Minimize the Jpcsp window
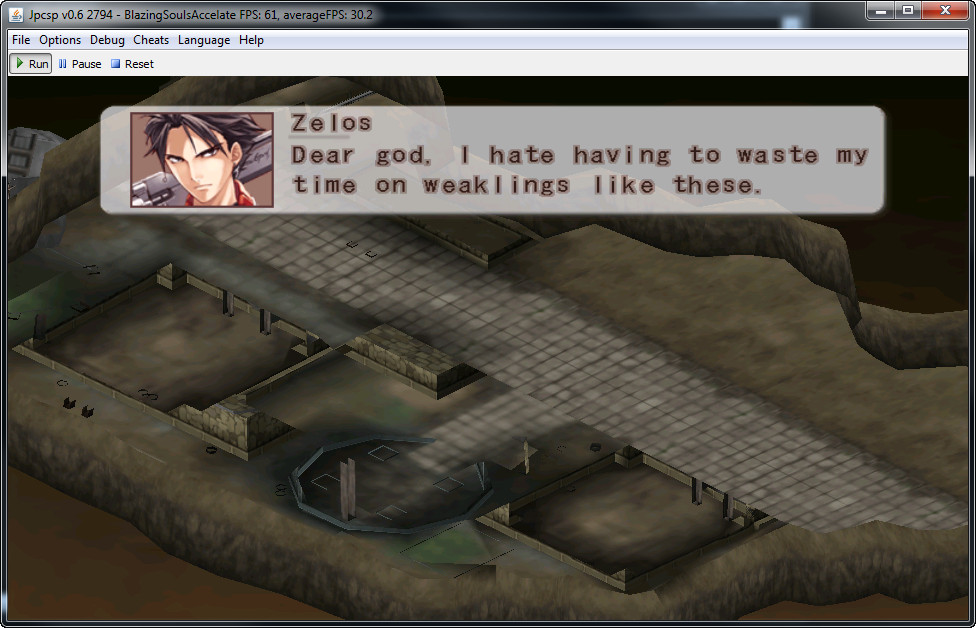976x628 pixels. click(881, 10)
